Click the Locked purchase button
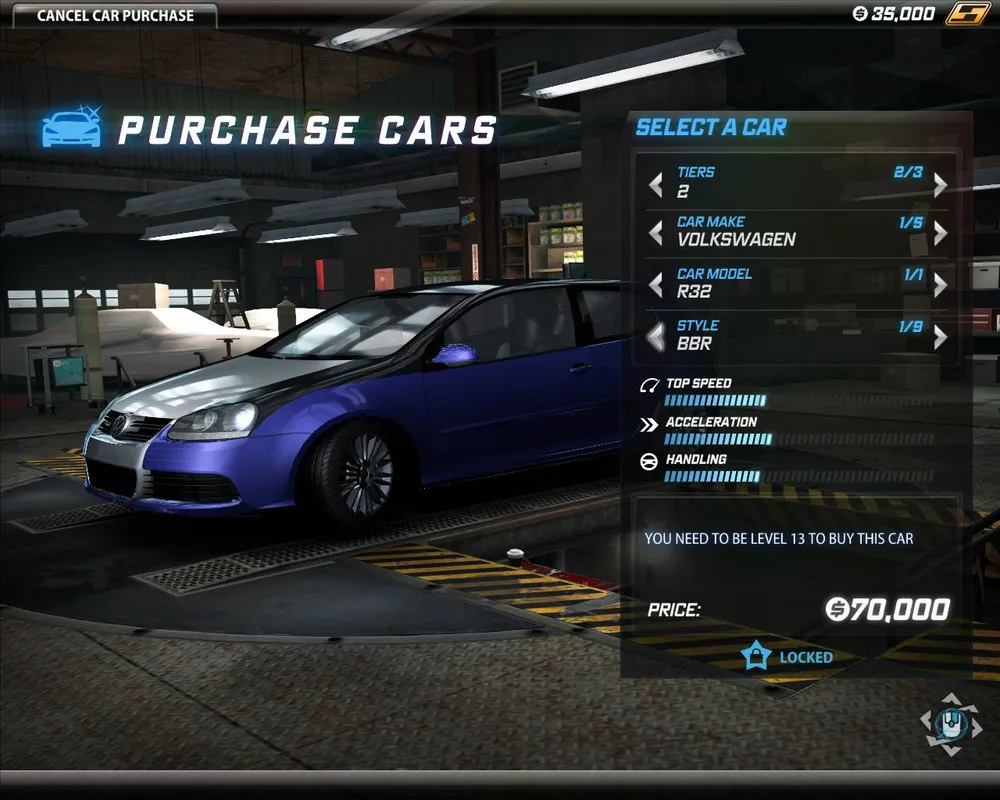This screenshot has height=800, width=1000. click(790, 657)
